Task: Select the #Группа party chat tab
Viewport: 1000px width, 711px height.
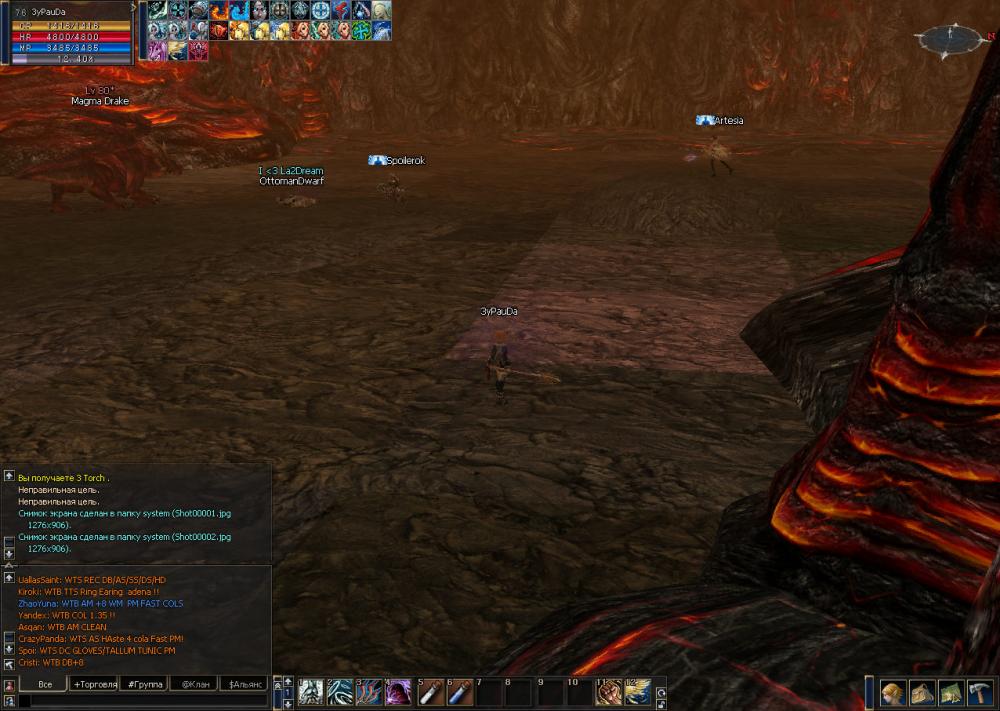Action: pos(144,684)
